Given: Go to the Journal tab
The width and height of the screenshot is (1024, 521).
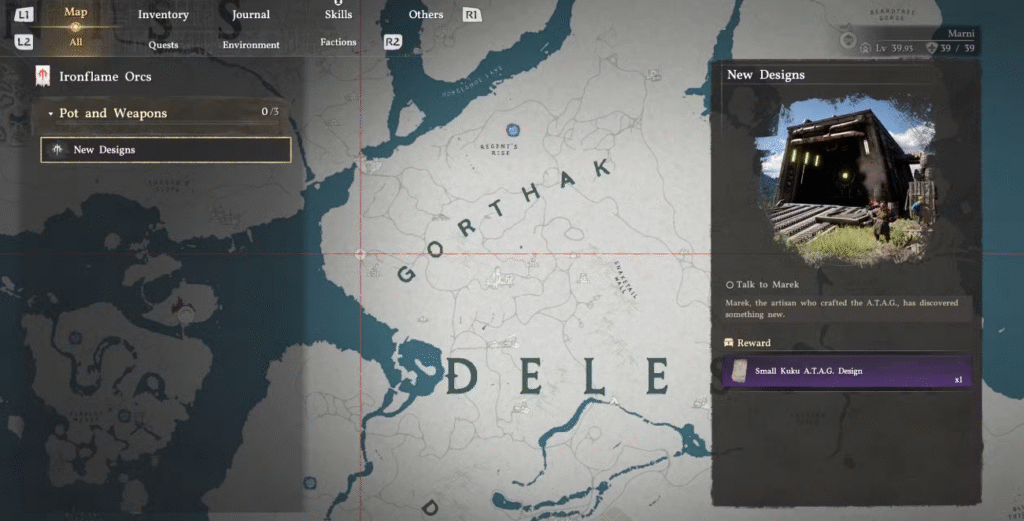Looking at the screenshot, I should (x=250, y=15).
